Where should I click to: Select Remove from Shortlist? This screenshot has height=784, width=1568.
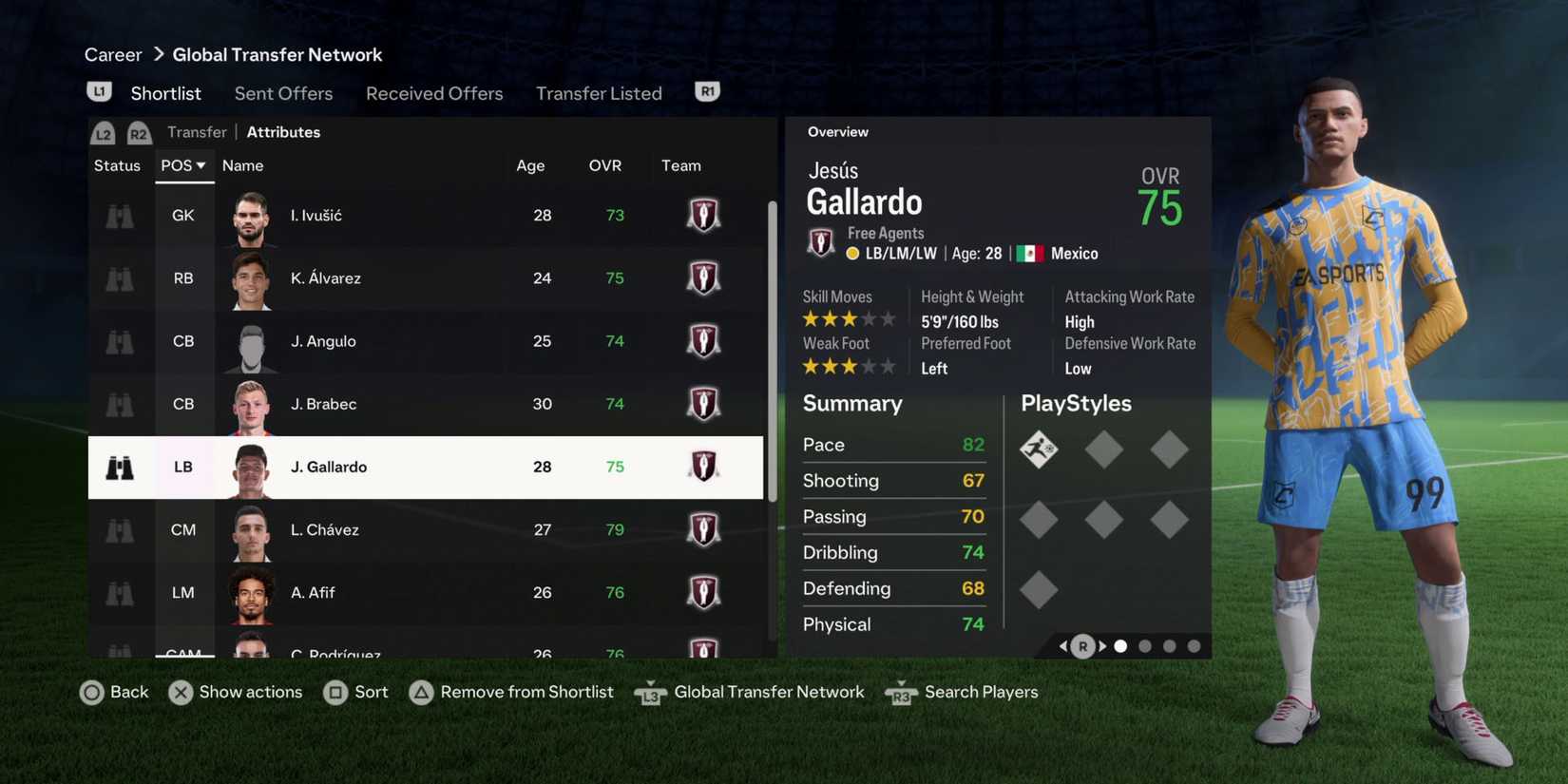tap(421, 692)
